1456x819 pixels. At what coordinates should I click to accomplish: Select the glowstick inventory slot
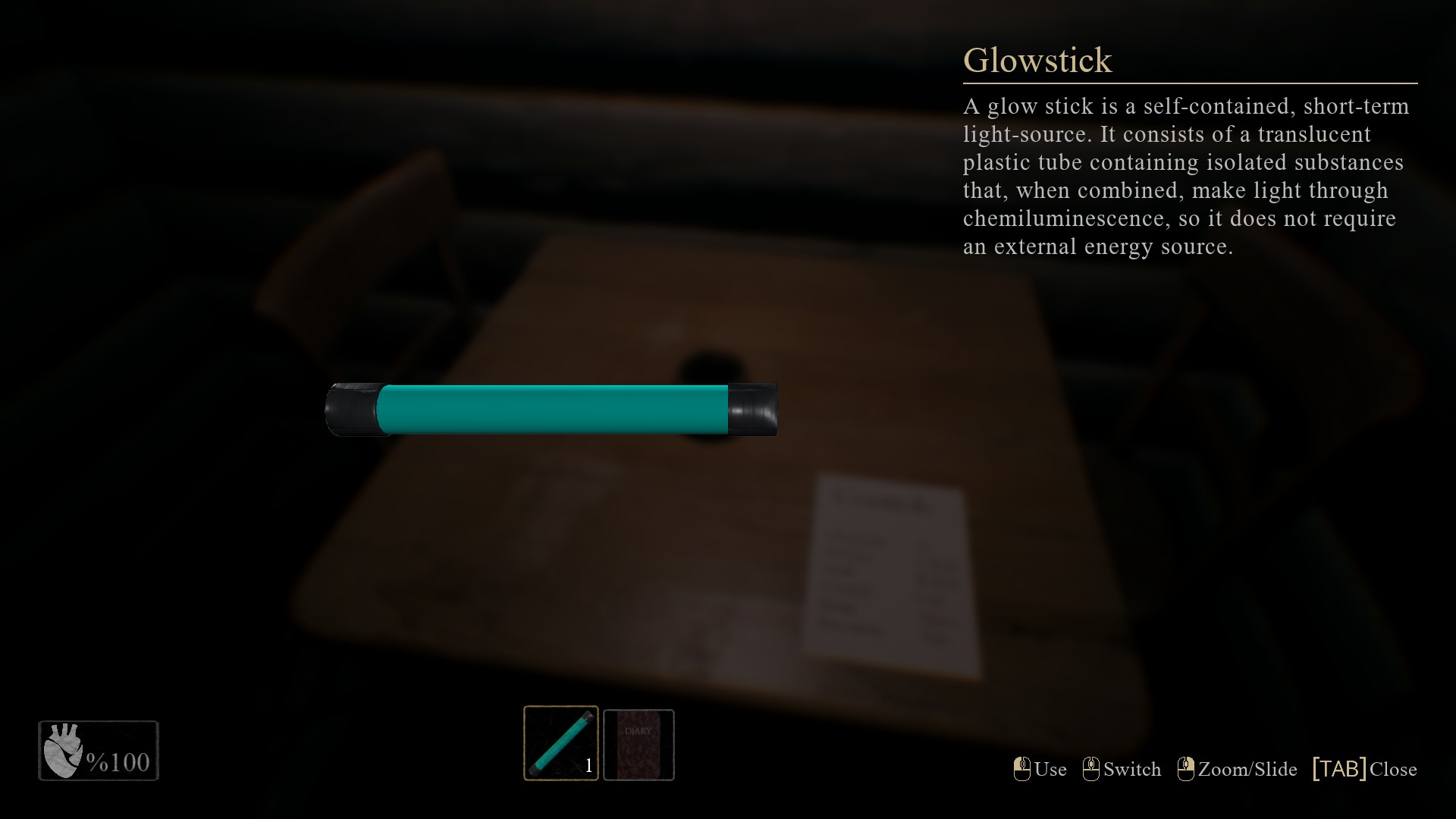560,743
